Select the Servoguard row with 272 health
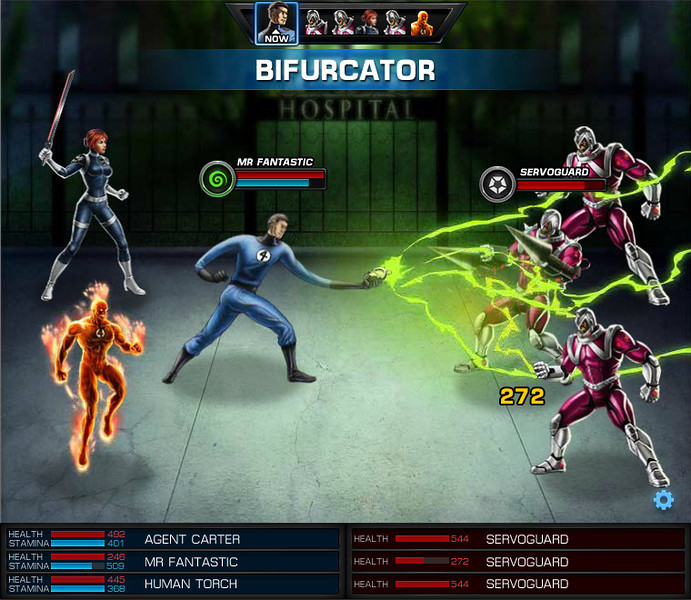 517,562
